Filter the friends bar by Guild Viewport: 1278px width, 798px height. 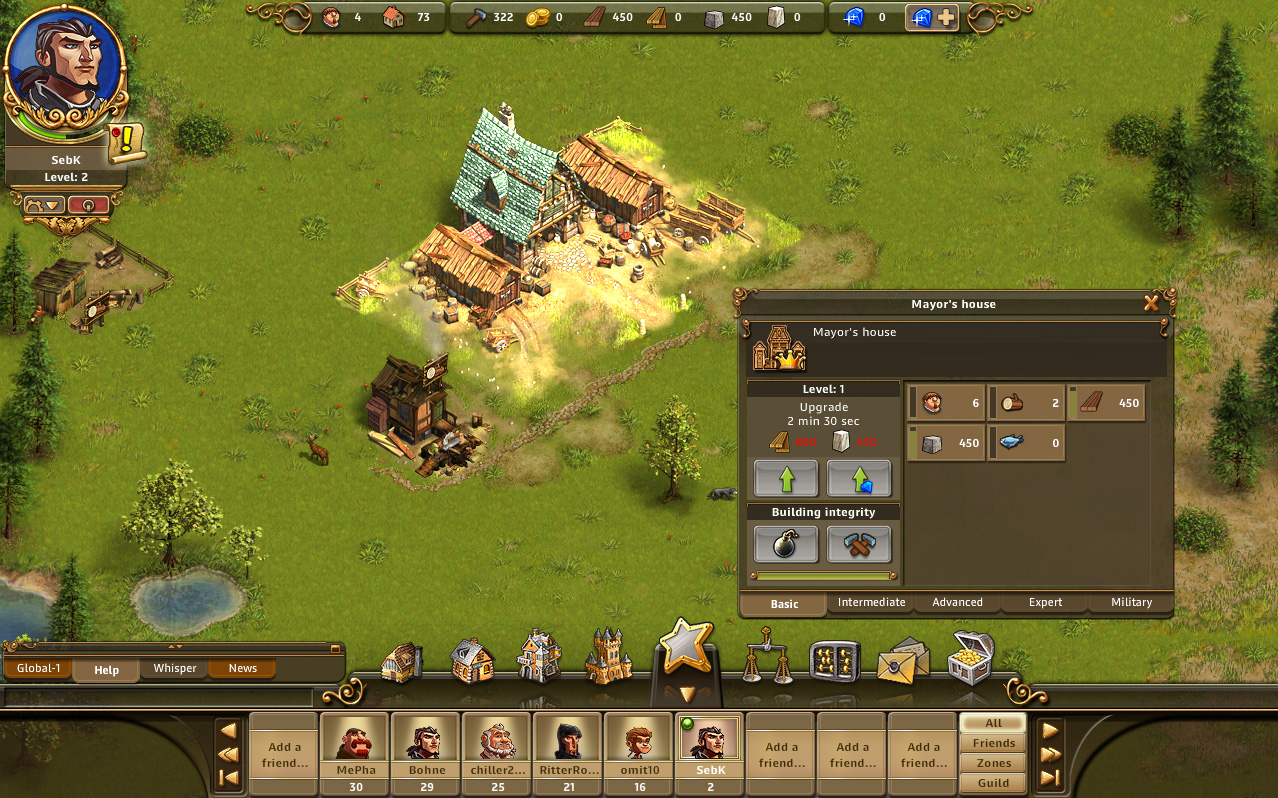point(993,783)
